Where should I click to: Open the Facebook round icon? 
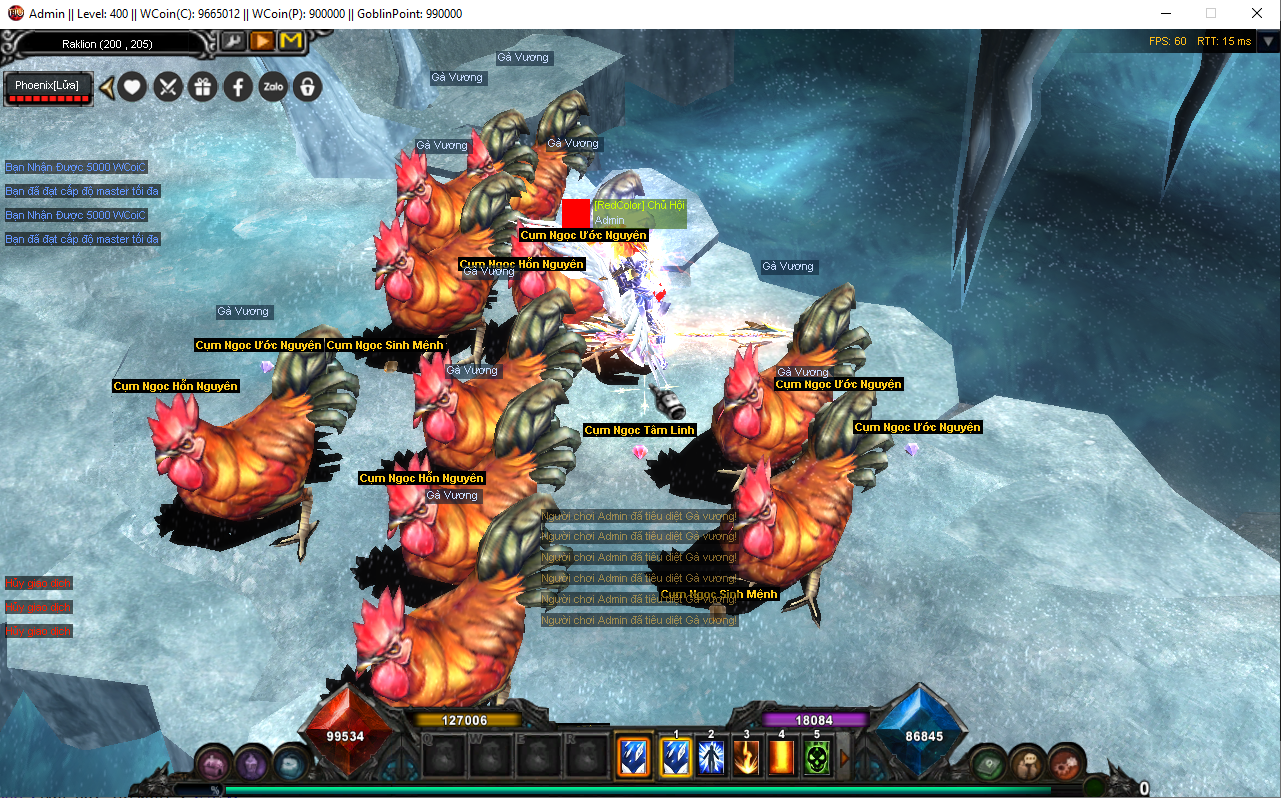(x=237, y=87)
